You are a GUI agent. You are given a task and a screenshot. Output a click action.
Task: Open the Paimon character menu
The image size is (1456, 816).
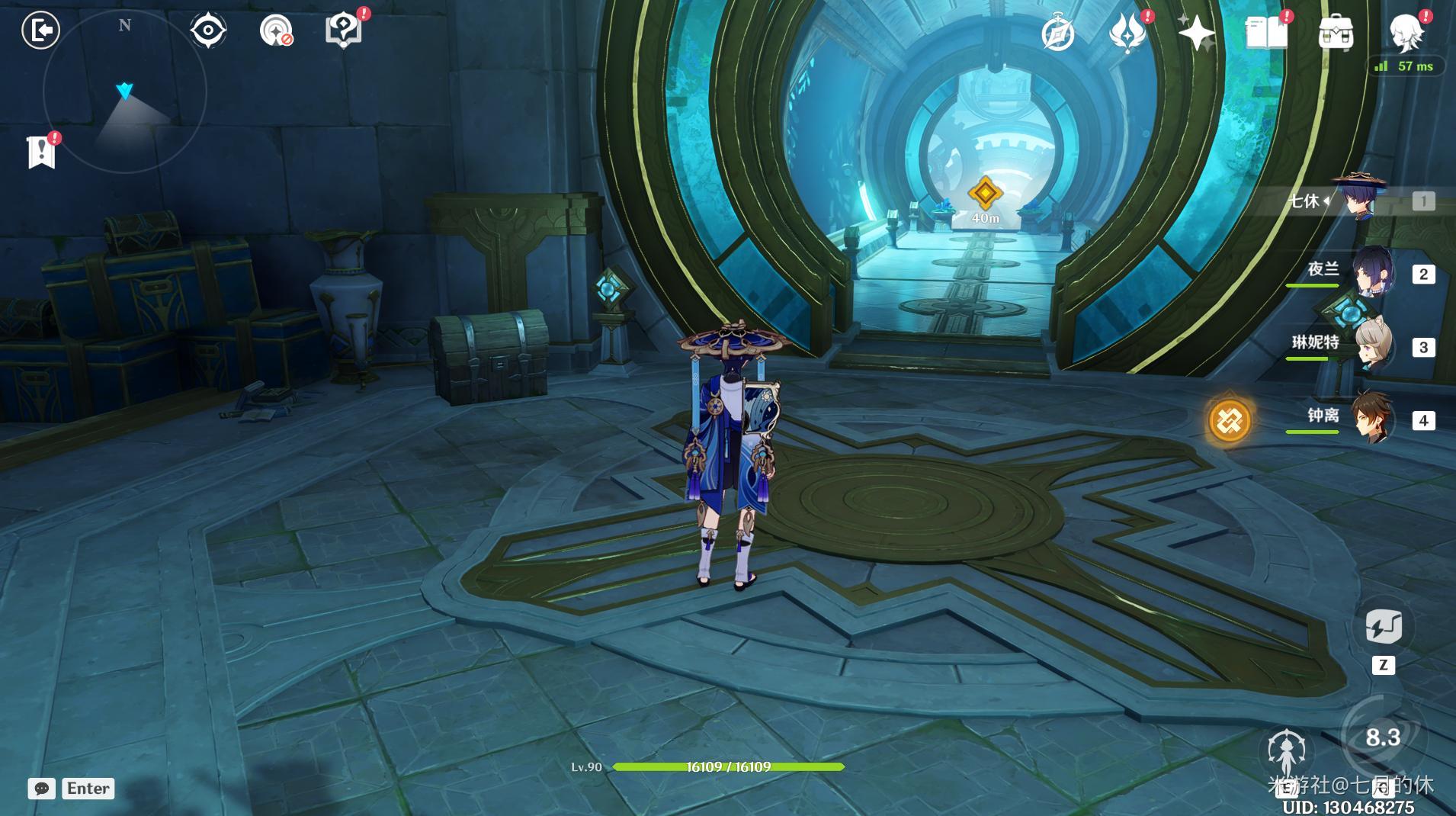(x=1406, y=33)
